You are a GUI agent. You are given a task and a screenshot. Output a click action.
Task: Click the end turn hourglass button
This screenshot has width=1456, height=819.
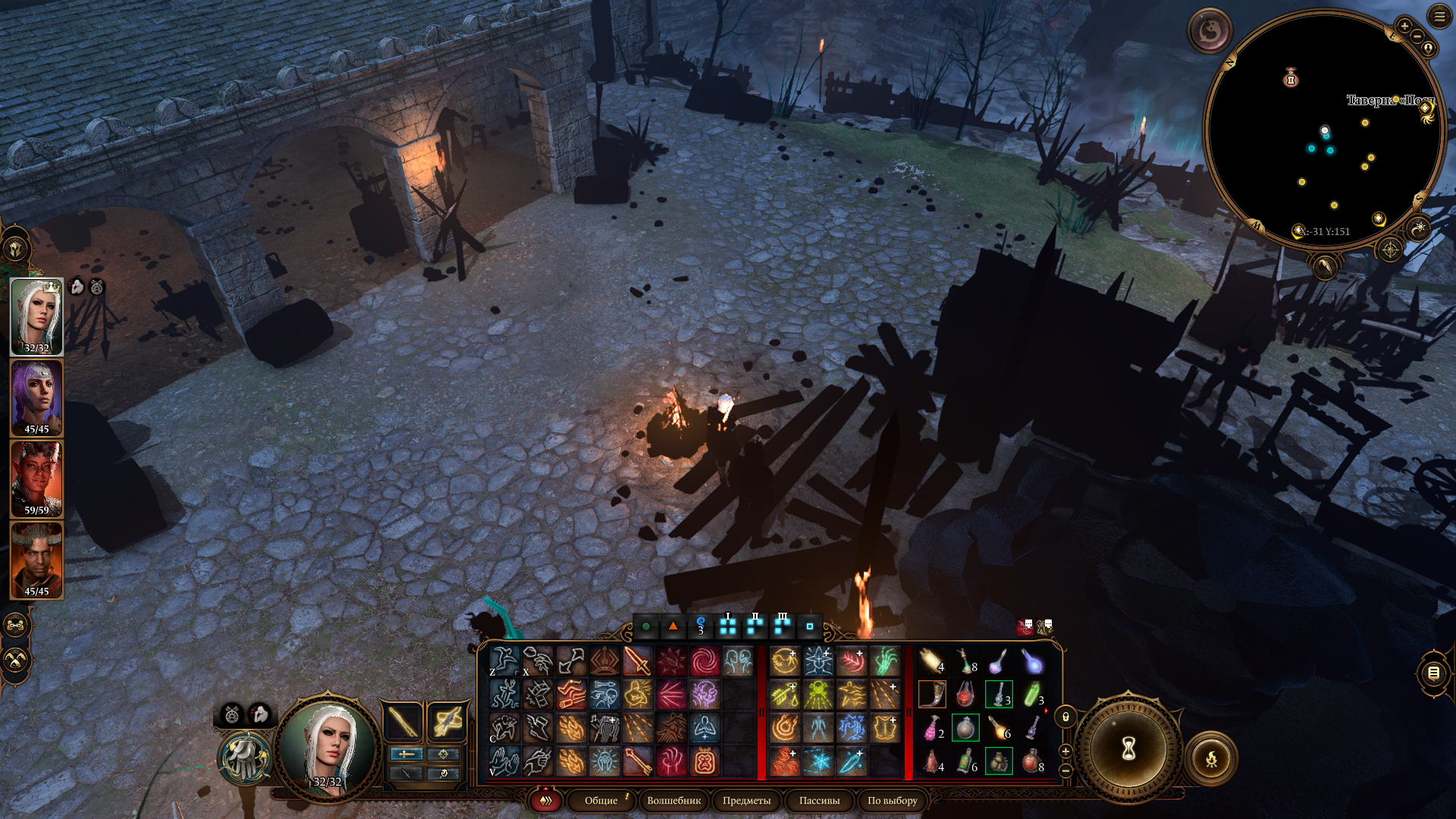click(1128, 749)
